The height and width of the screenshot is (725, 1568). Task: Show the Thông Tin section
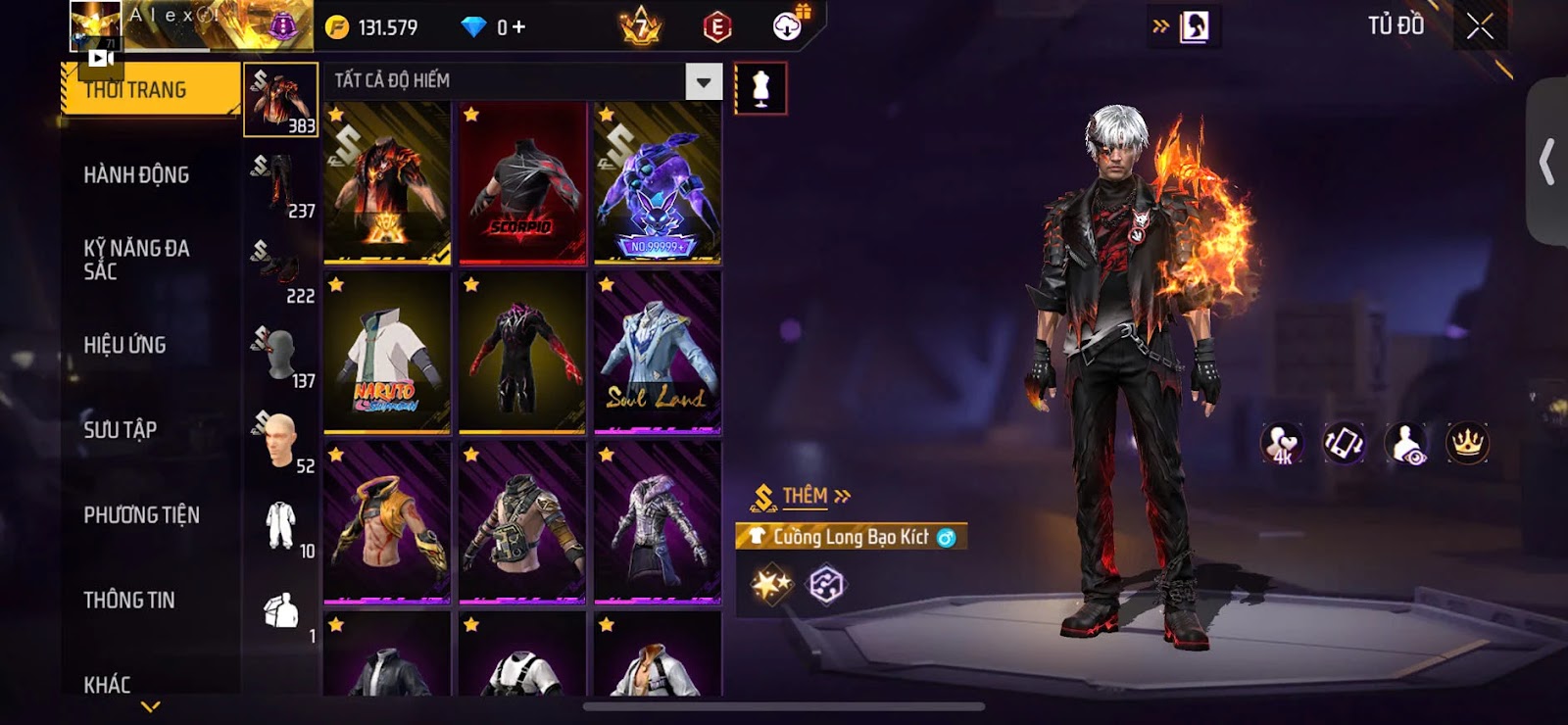point(128,600)
